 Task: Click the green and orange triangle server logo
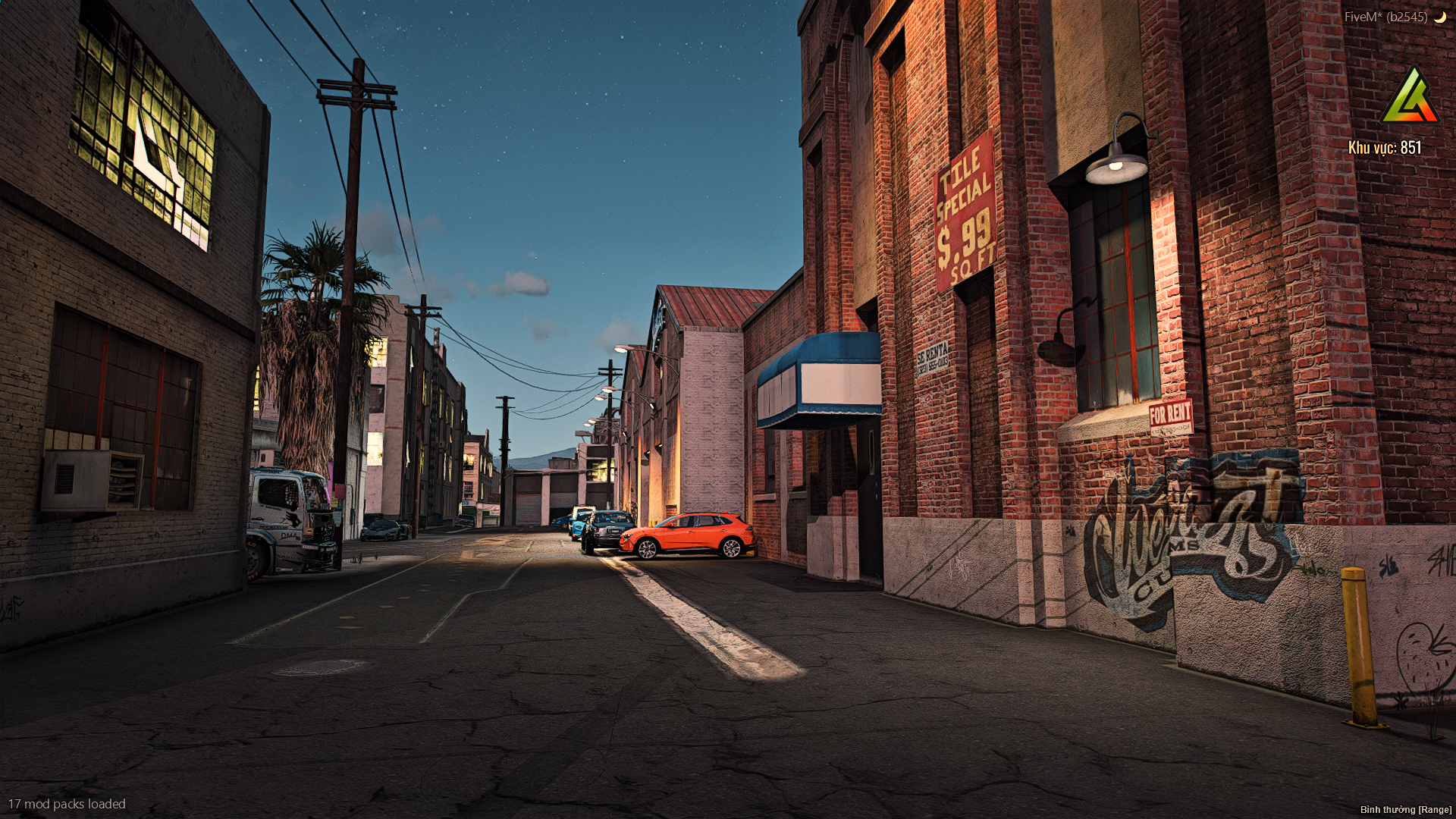pyautogui.click(x=1410, y=96)
